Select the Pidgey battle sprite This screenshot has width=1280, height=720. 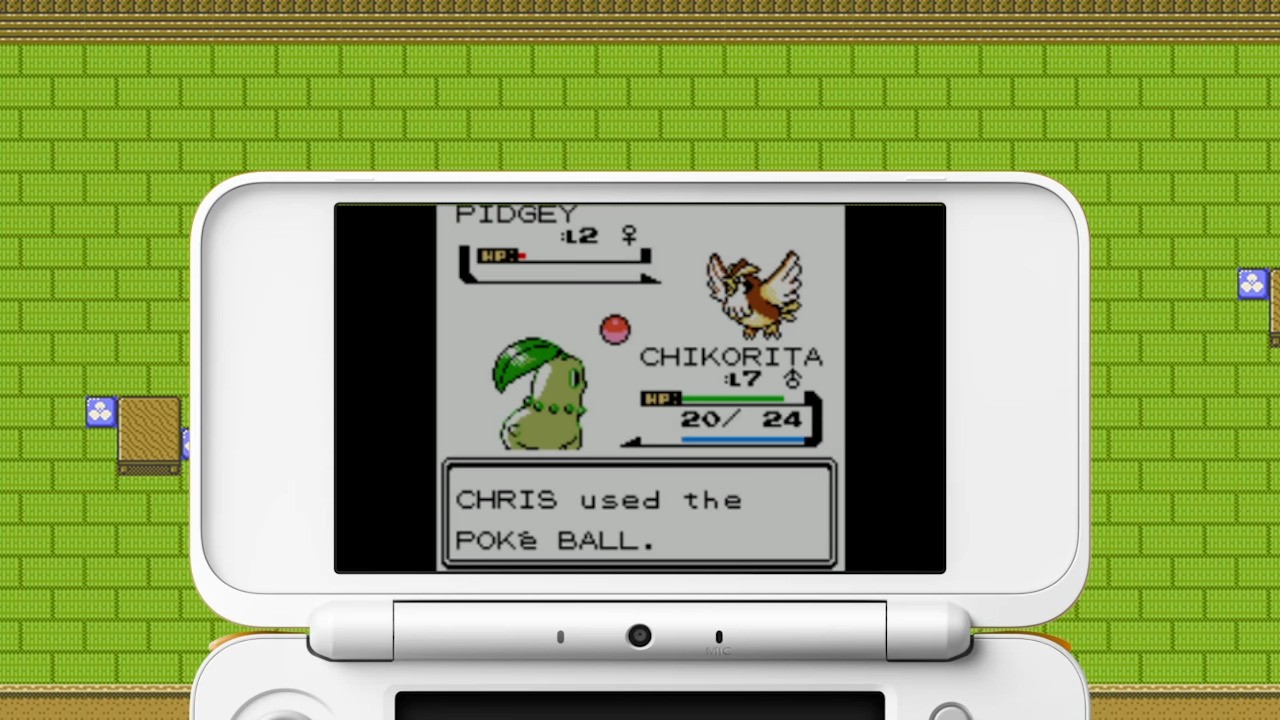(755, 292)
